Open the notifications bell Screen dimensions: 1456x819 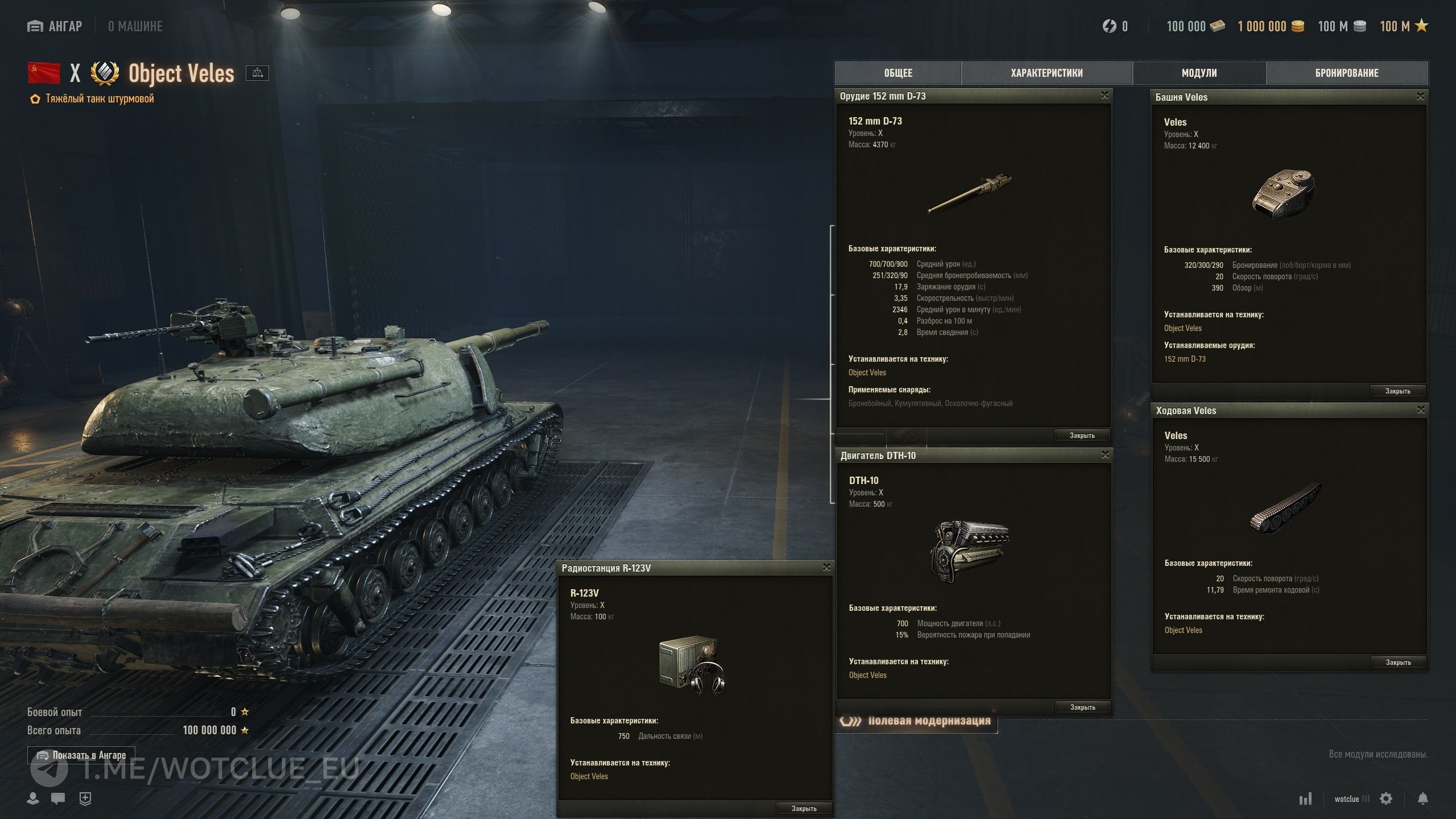click(x=1422, y=799)
